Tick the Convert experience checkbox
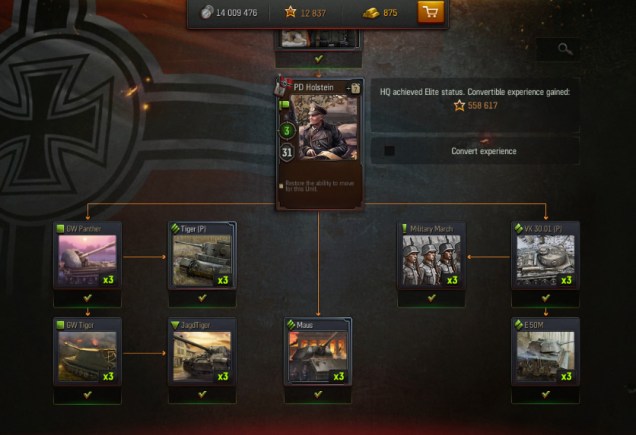The height and width of the screenshot is (435, 636). point(390,151)
